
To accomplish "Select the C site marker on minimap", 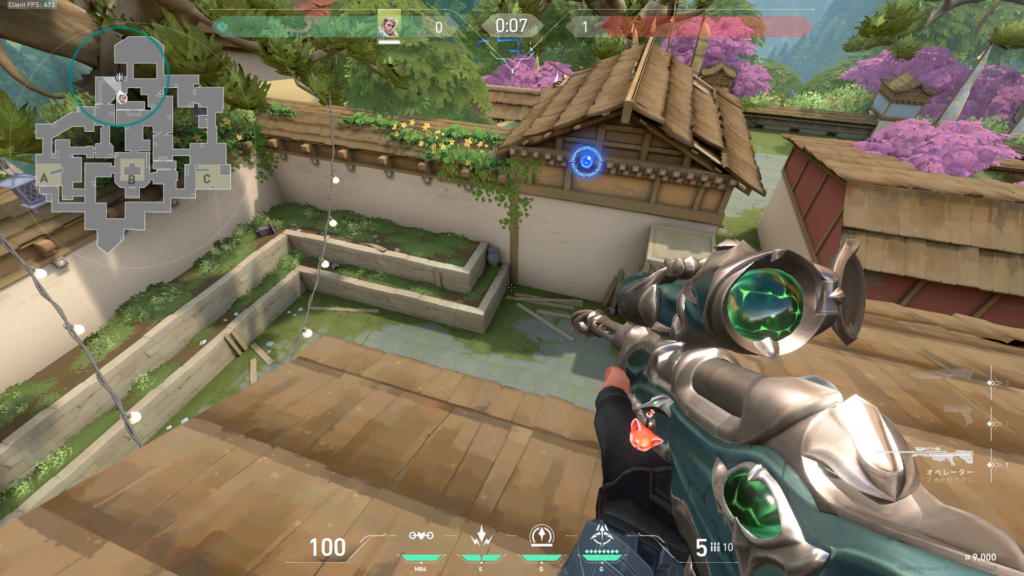I will 205,180.
